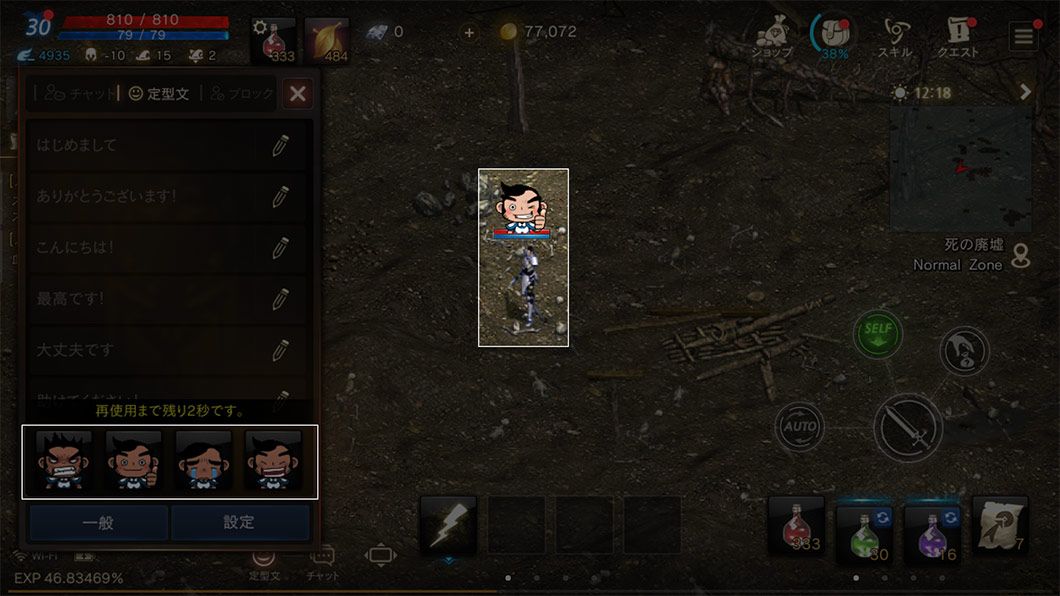Activate the lightning bolt skill slot
Viewport: 1060px width, 596px height.
point(447,526)
